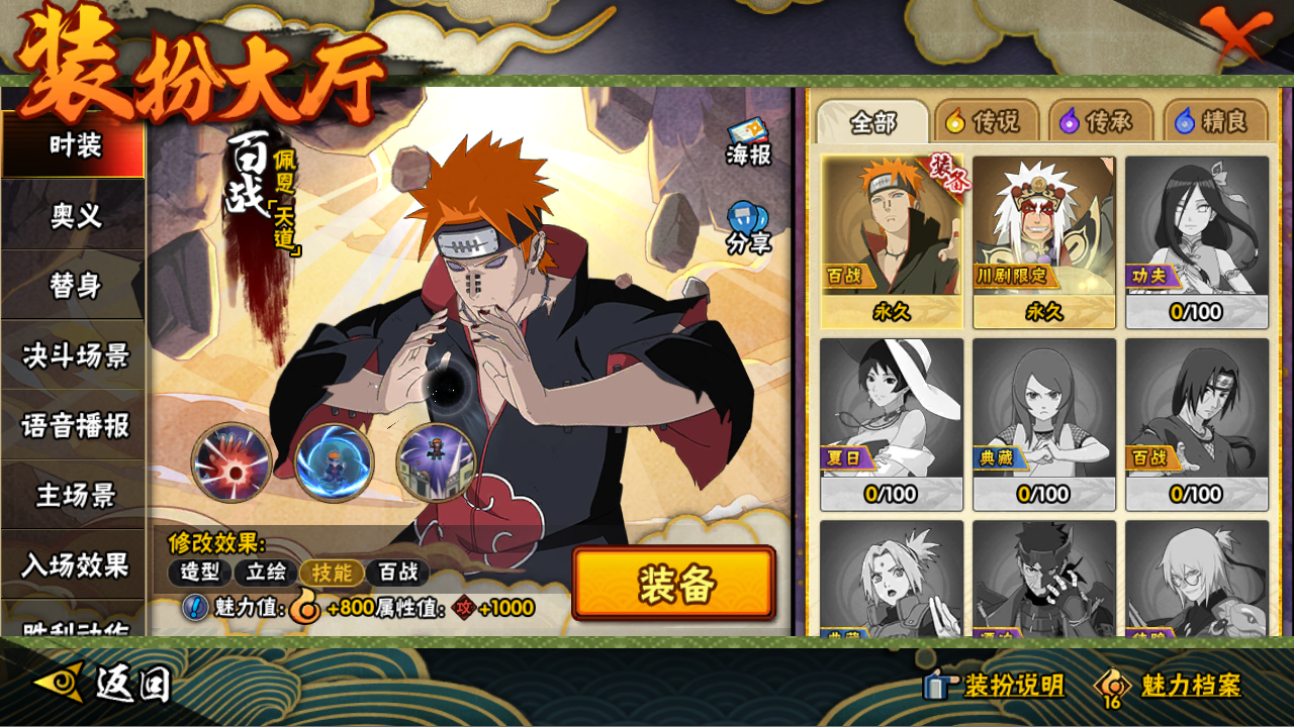Open the 奥义 category

(74, 215)
